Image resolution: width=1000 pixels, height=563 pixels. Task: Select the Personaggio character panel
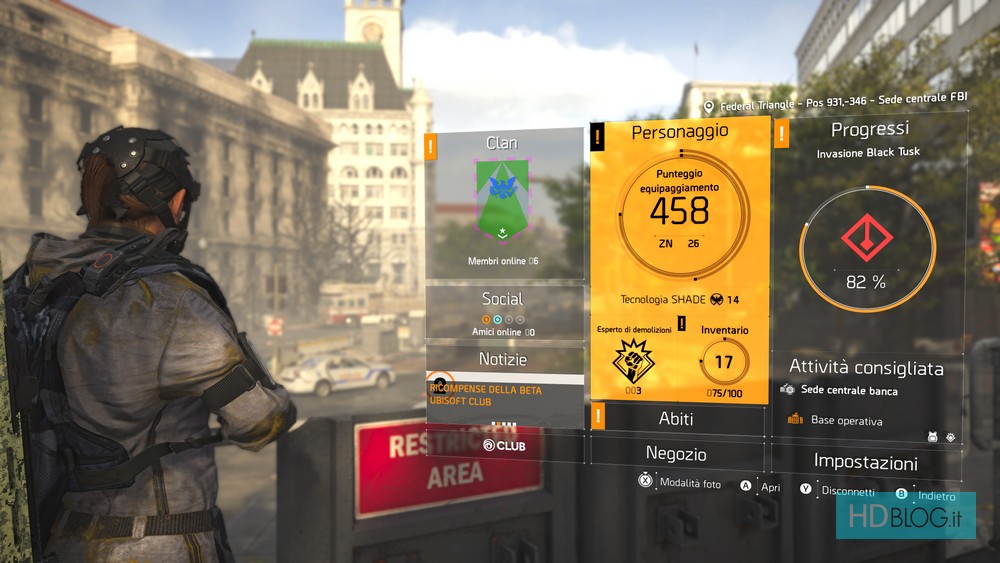pos(679,132)
